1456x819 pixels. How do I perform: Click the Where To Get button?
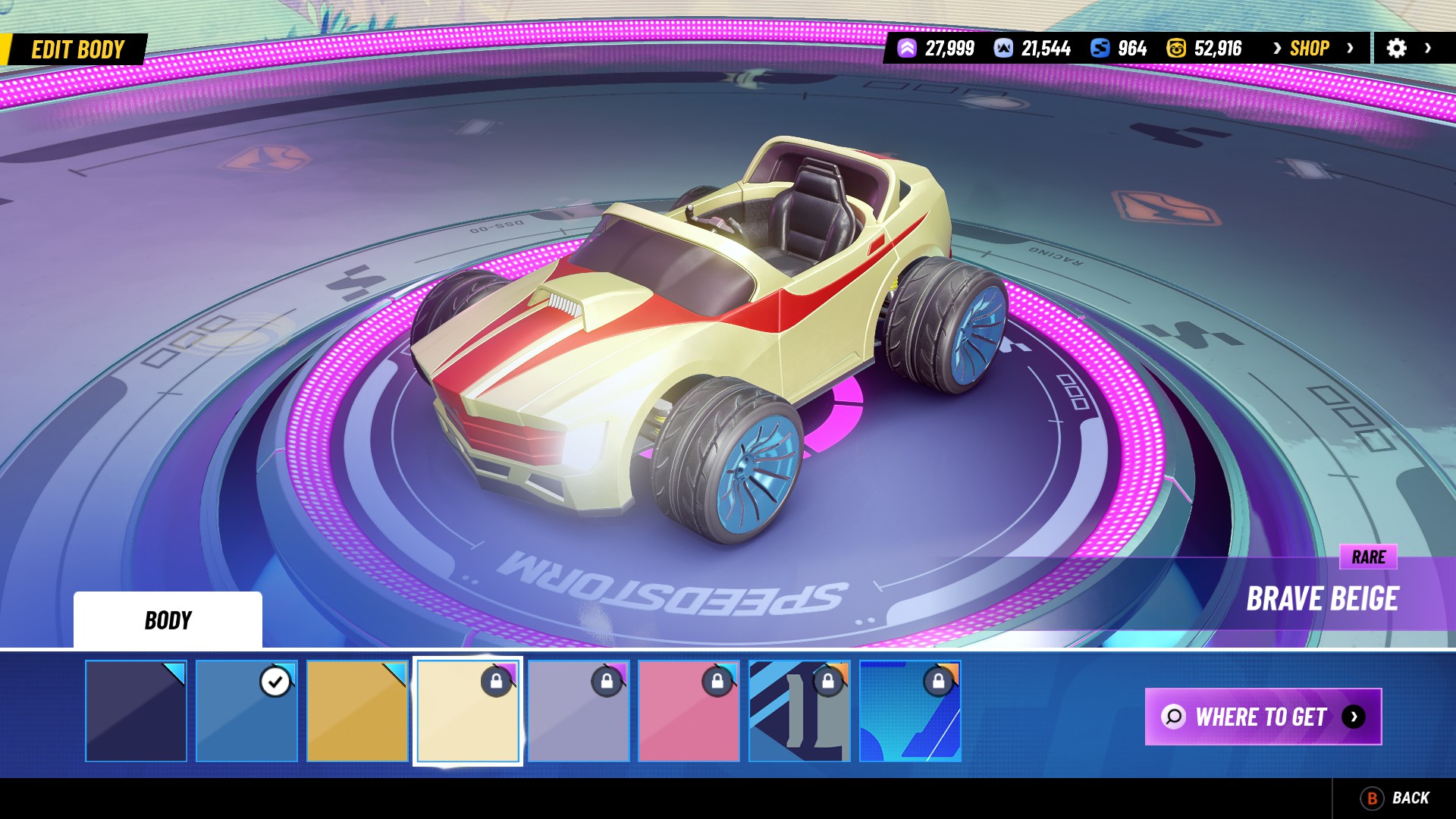pos(1263,717)
